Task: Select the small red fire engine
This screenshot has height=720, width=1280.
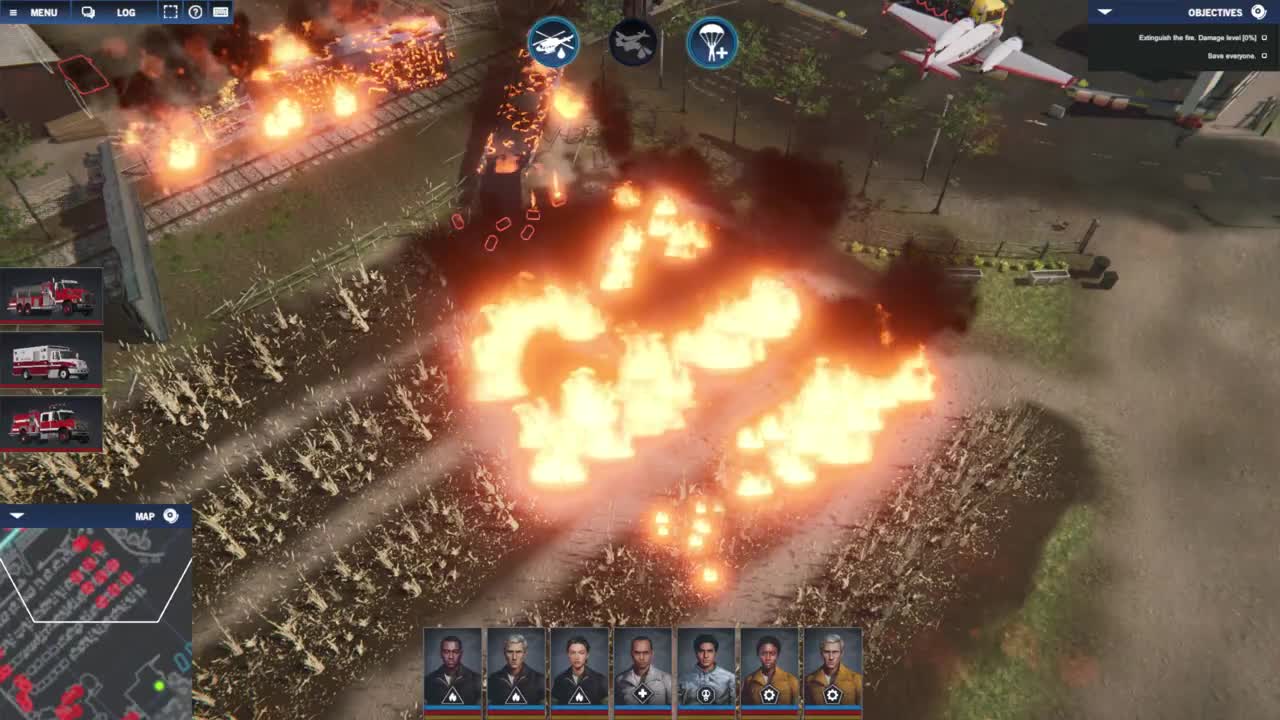Action: (x=51, y=424)
